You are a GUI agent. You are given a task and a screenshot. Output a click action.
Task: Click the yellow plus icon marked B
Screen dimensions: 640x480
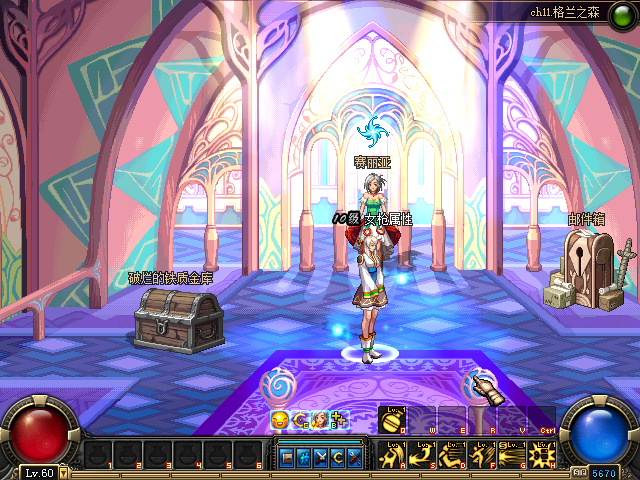(339, 421)
